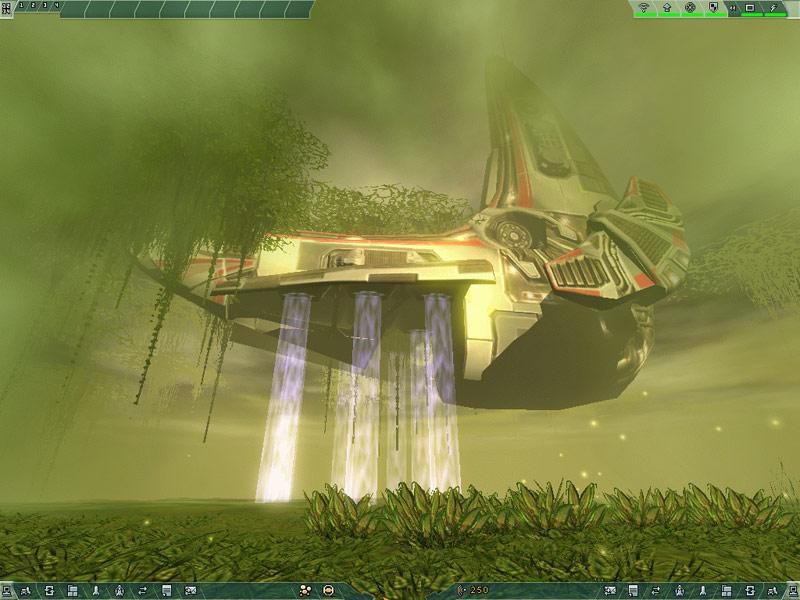Click the three-circle cluster icon

(x=305, y=590)
